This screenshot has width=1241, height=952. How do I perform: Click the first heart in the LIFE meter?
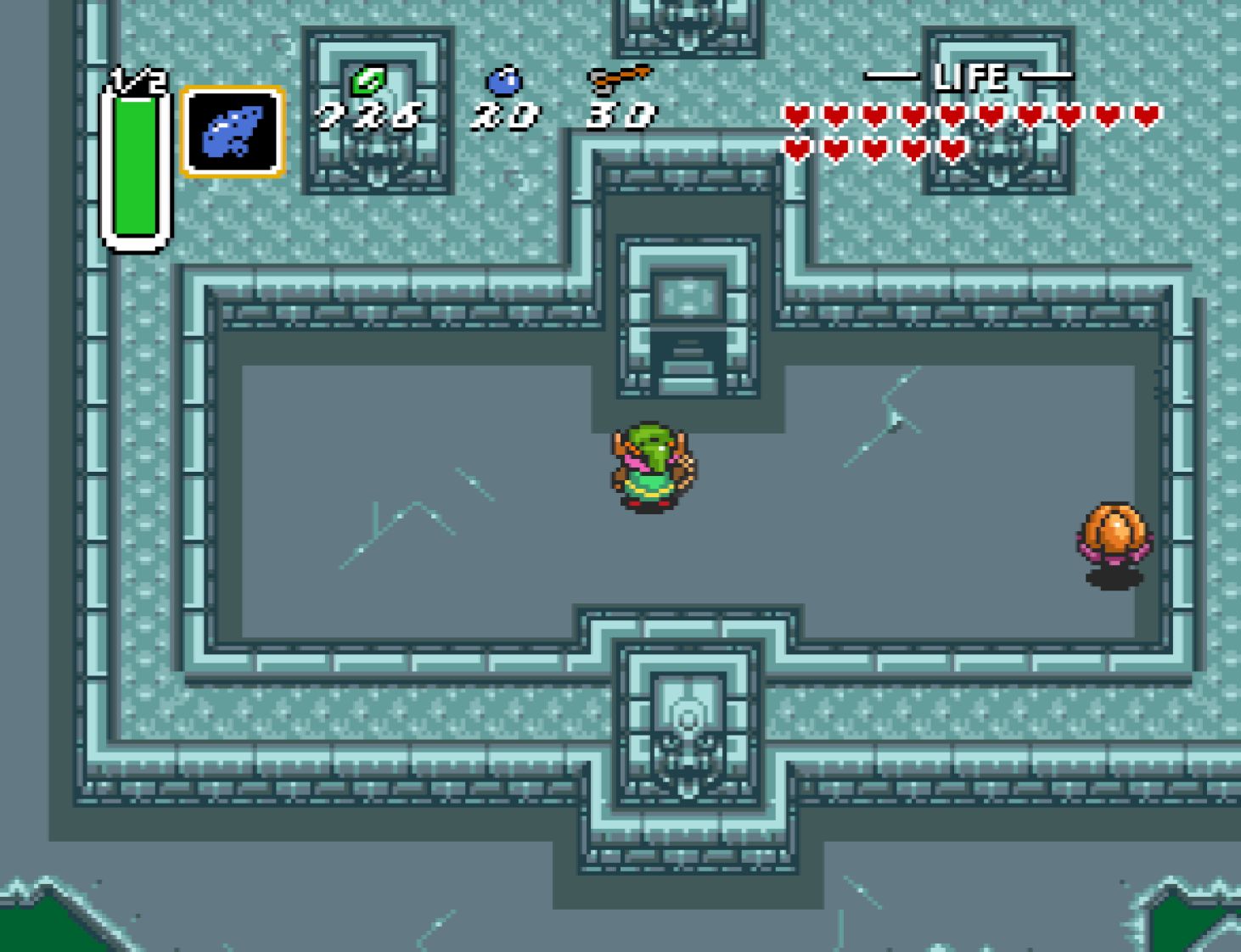[796, 114]
